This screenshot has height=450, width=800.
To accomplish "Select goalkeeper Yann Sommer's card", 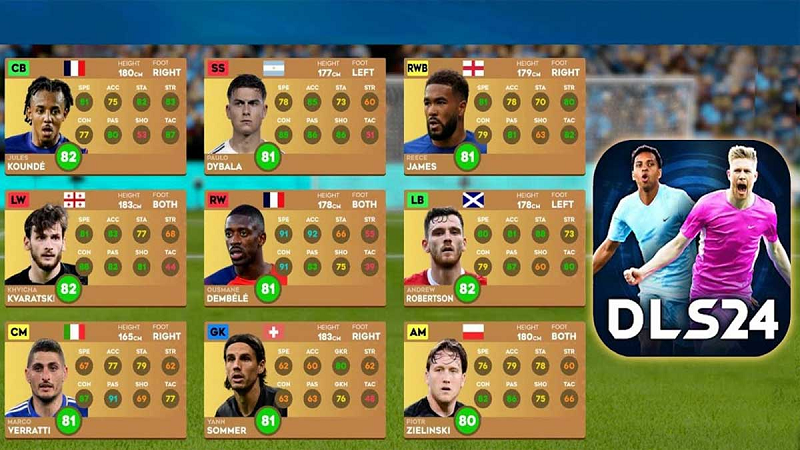I will (x=295, y=379).
